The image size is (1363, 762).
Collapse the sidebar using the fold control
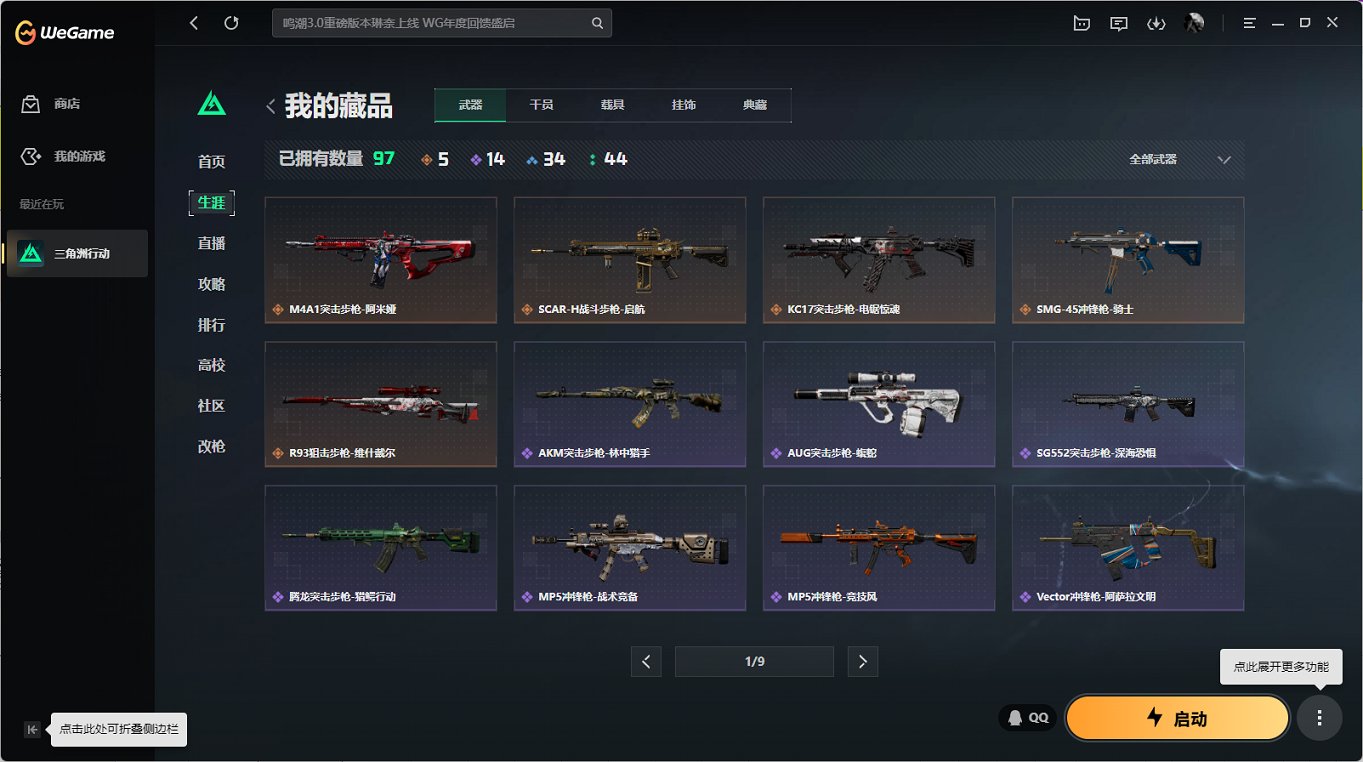(x=31, y=729)
